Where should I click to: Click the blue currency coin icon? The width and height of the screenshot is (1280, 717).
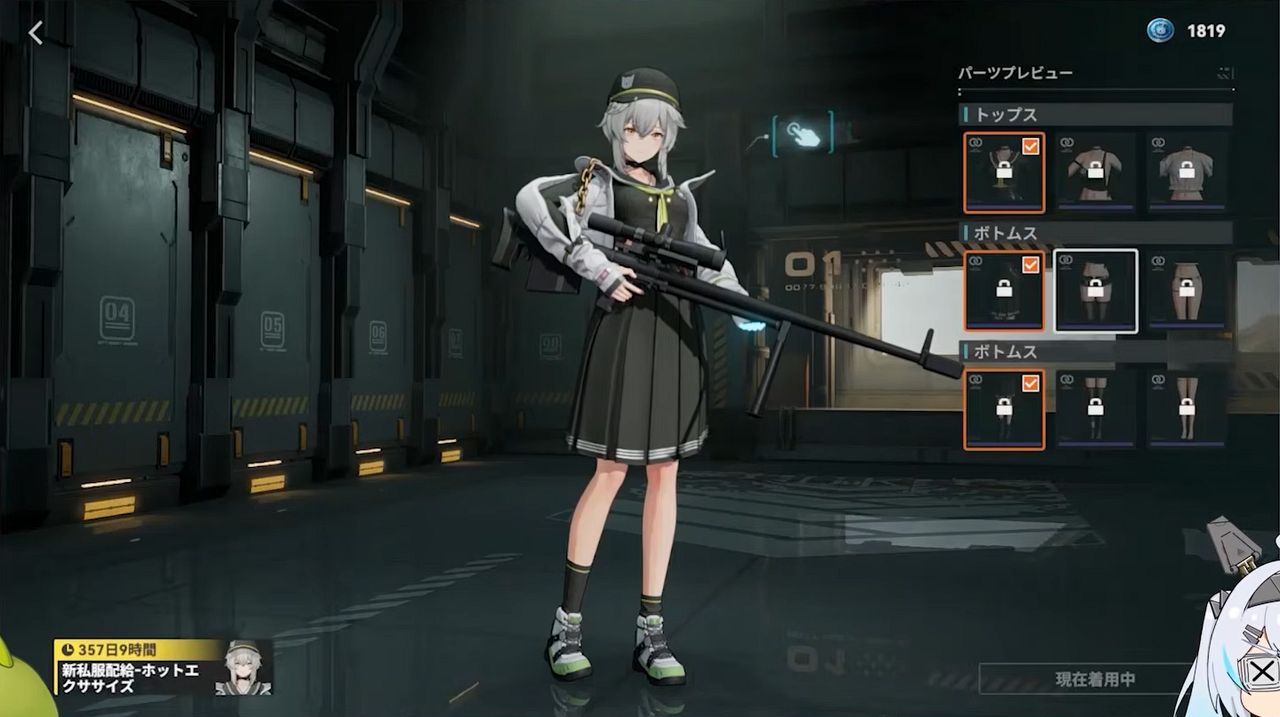point(1159,31)
